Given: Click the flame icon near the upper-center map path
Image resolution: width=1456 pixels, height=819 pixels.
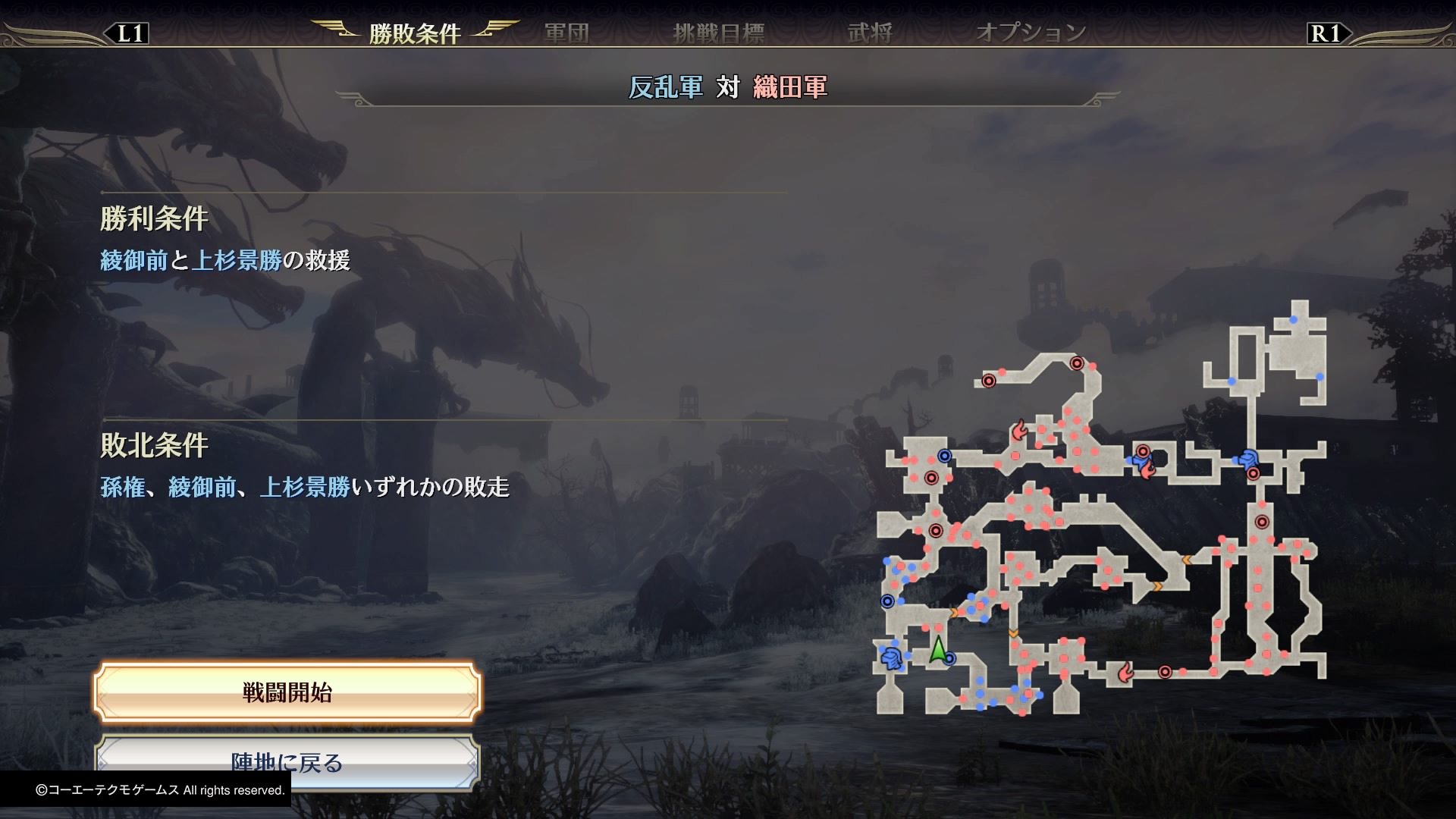Looking at the screenshot, I should tap(1019, 430).
